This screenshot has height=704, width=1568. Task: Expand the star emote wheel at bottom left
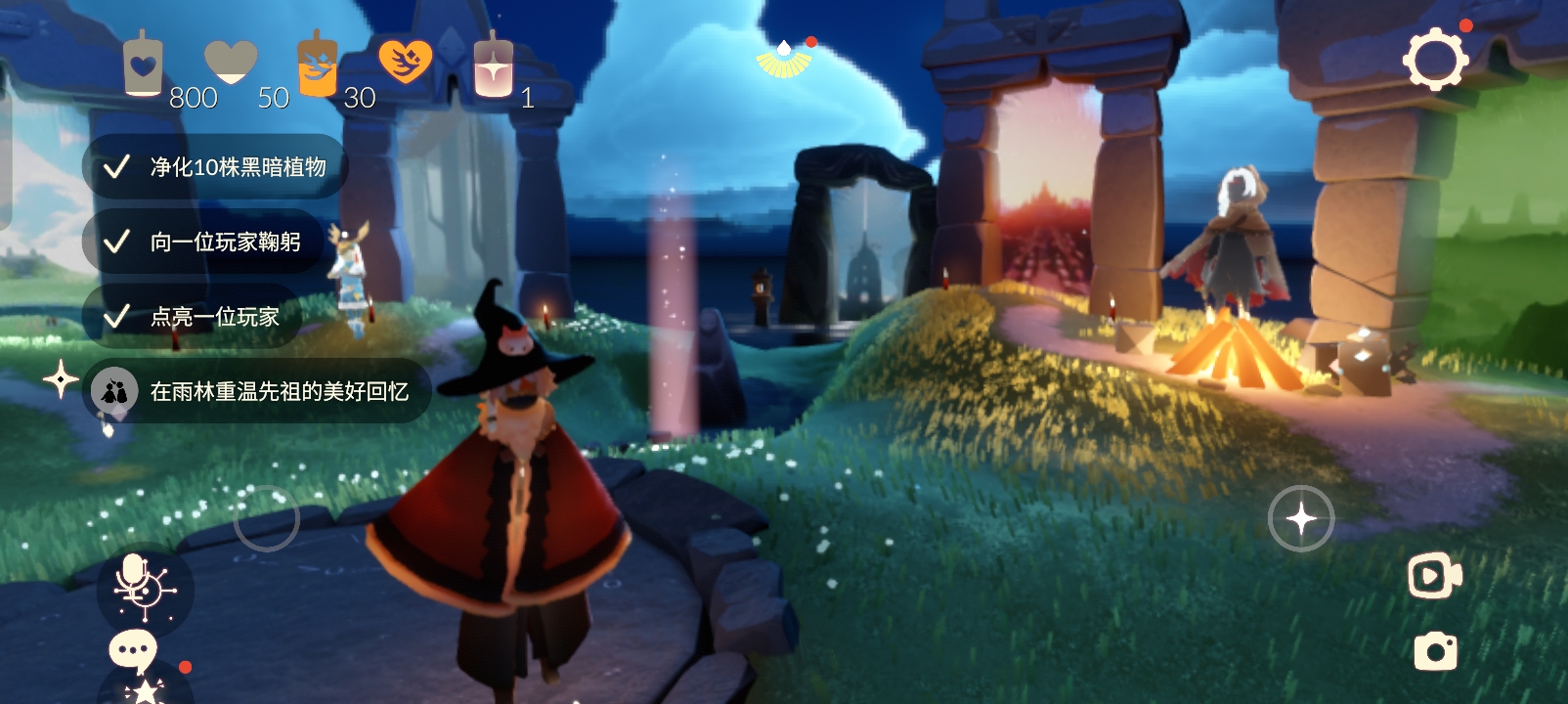[145, 690]
